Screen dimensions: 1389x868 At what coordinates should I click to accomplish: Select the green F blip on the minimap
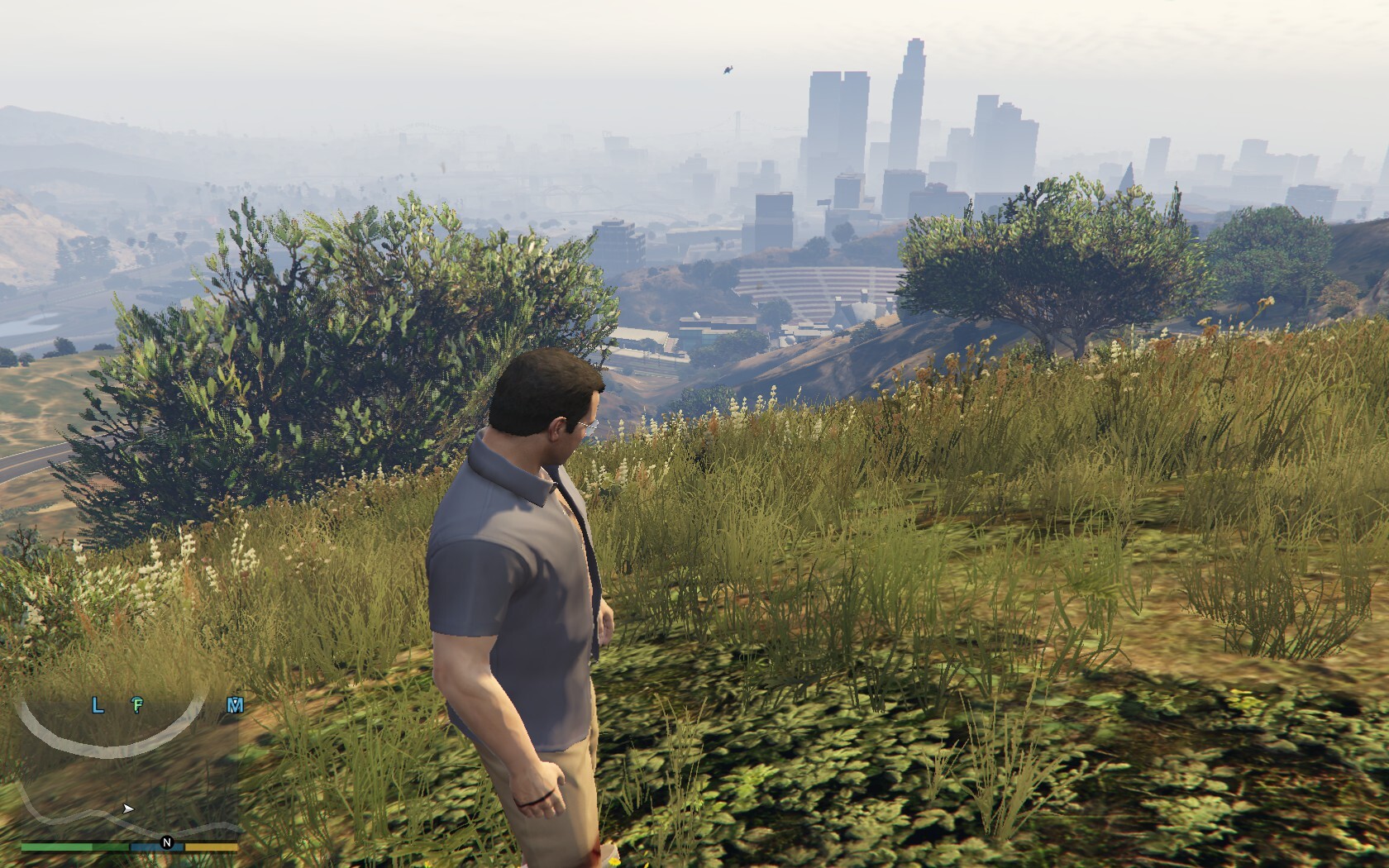[138, 705]
